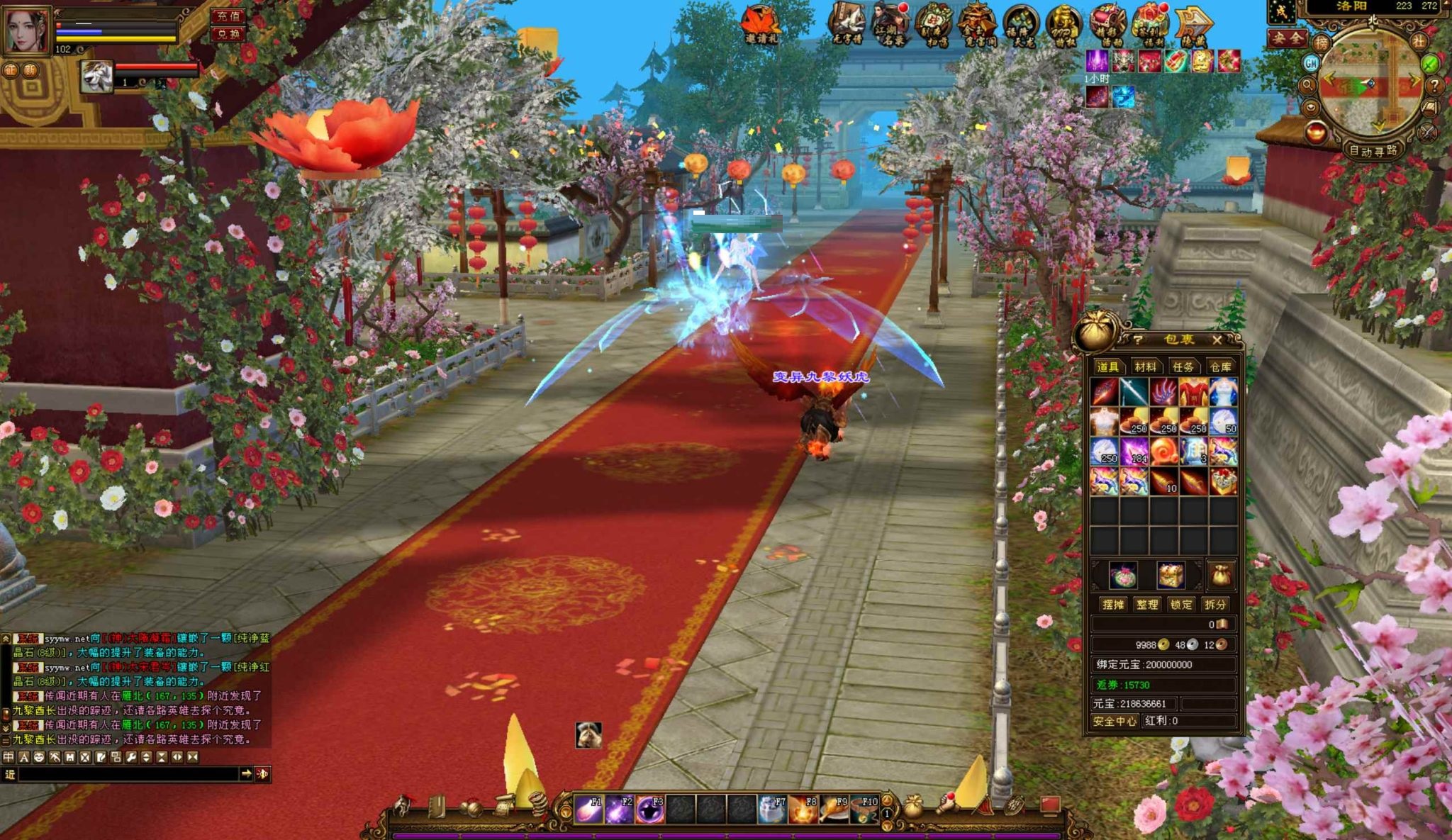Close the 包裹 inventory window
Image resolution: width=1452 pixels, height=840 pixels.
(x=1217, y=340)
